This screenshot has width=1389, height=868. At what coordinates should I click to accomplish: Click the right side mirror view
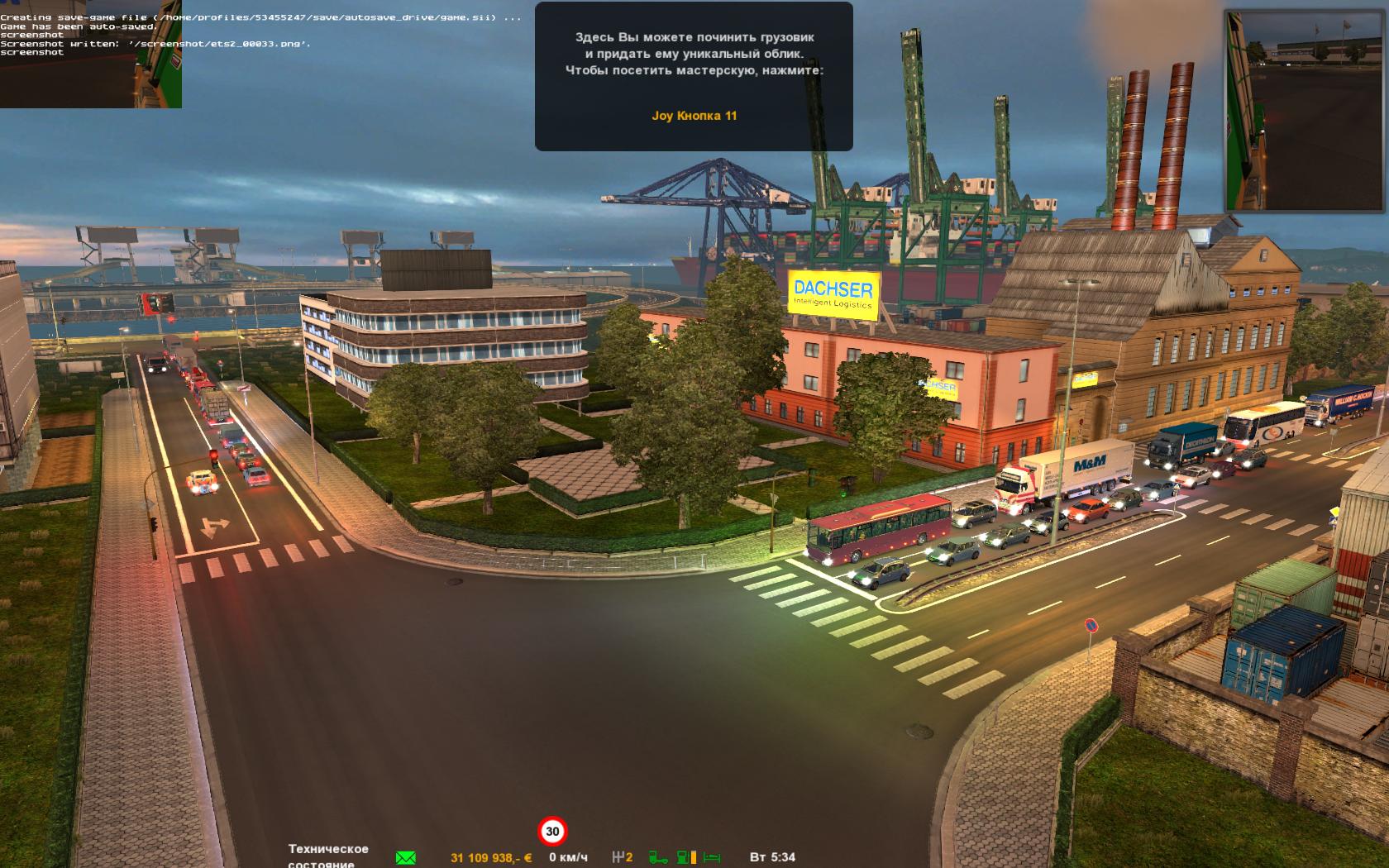(1305, 110)
